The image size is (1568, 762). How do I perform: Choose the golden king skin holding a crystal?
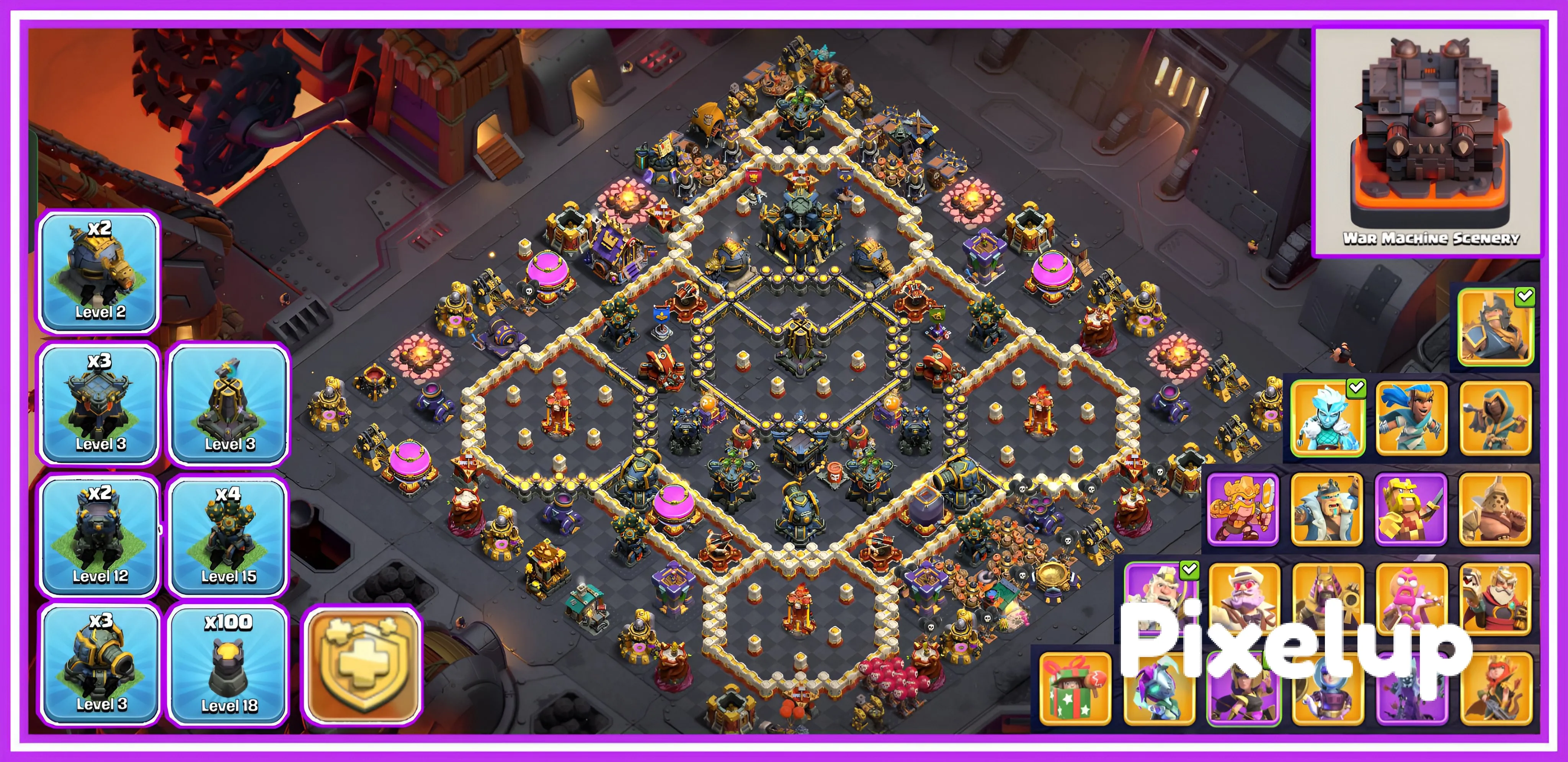[x=1242, y=509]
